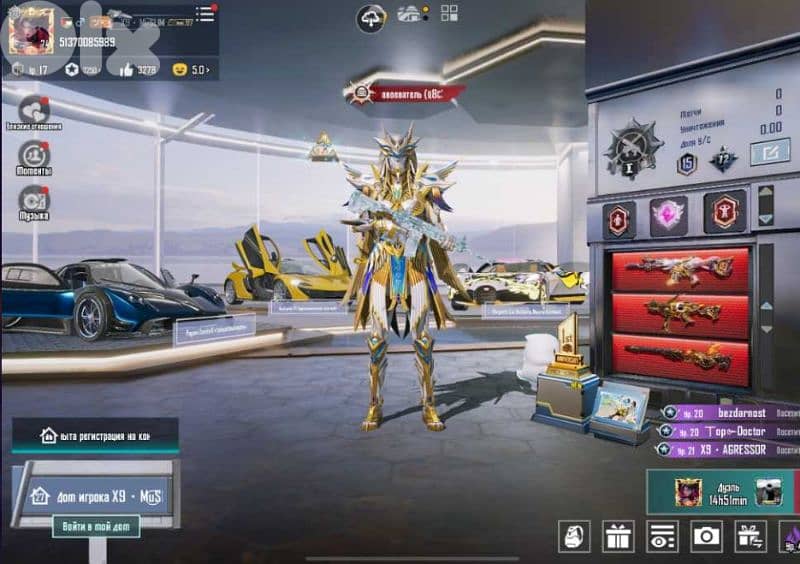Select the bottom sniper rifle skin slot
The image size is (800, 564).
680,356
